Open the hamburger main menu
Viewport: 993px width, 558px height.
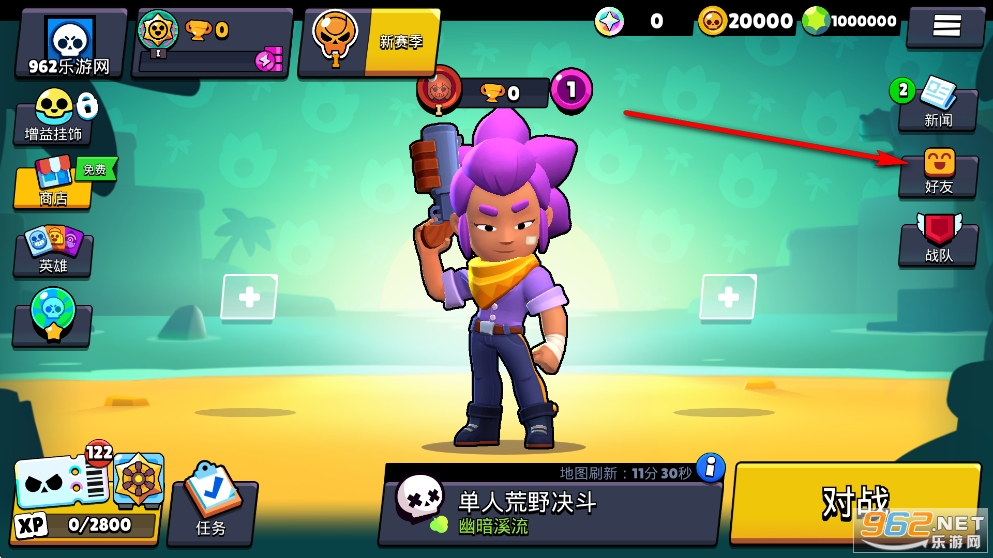945,26
